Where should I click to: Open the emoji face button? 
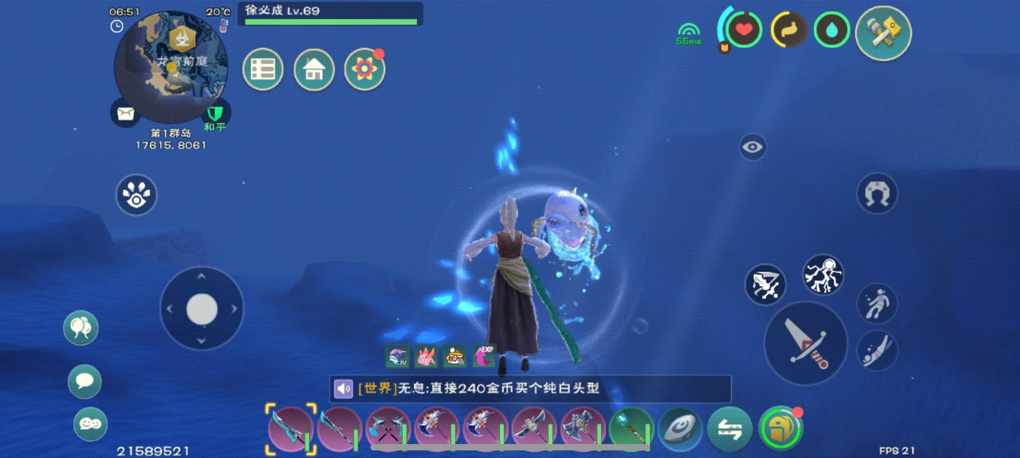point(90,423)
